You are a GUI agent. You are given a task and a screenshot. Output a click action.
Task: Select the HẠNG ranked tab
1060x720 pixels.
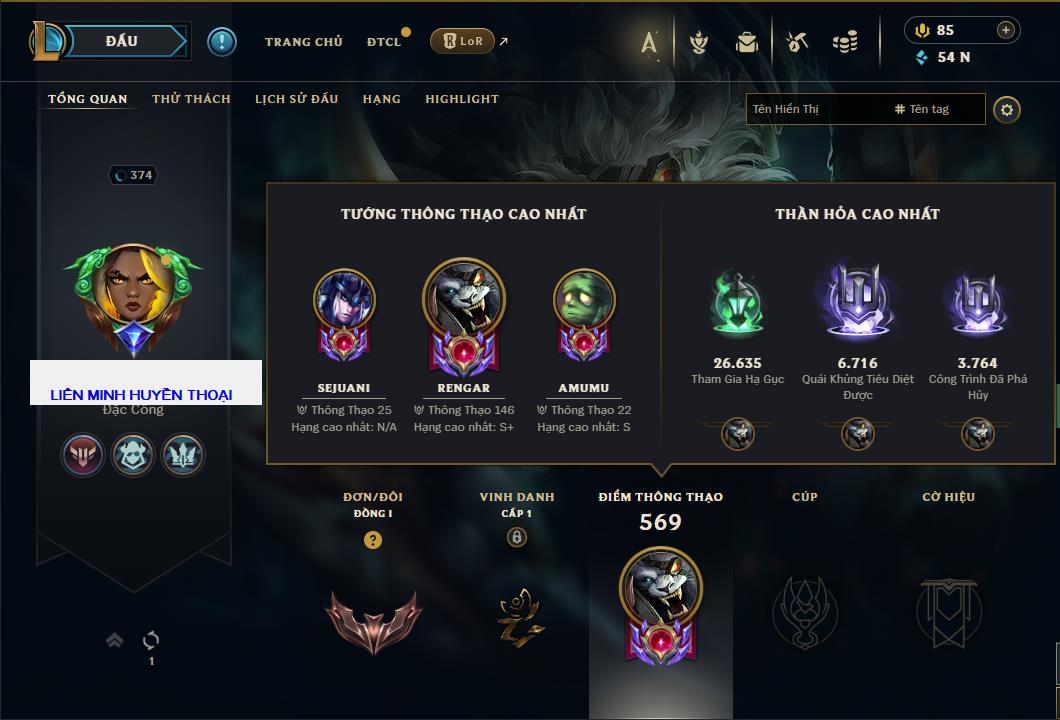[x=381, y=99]
